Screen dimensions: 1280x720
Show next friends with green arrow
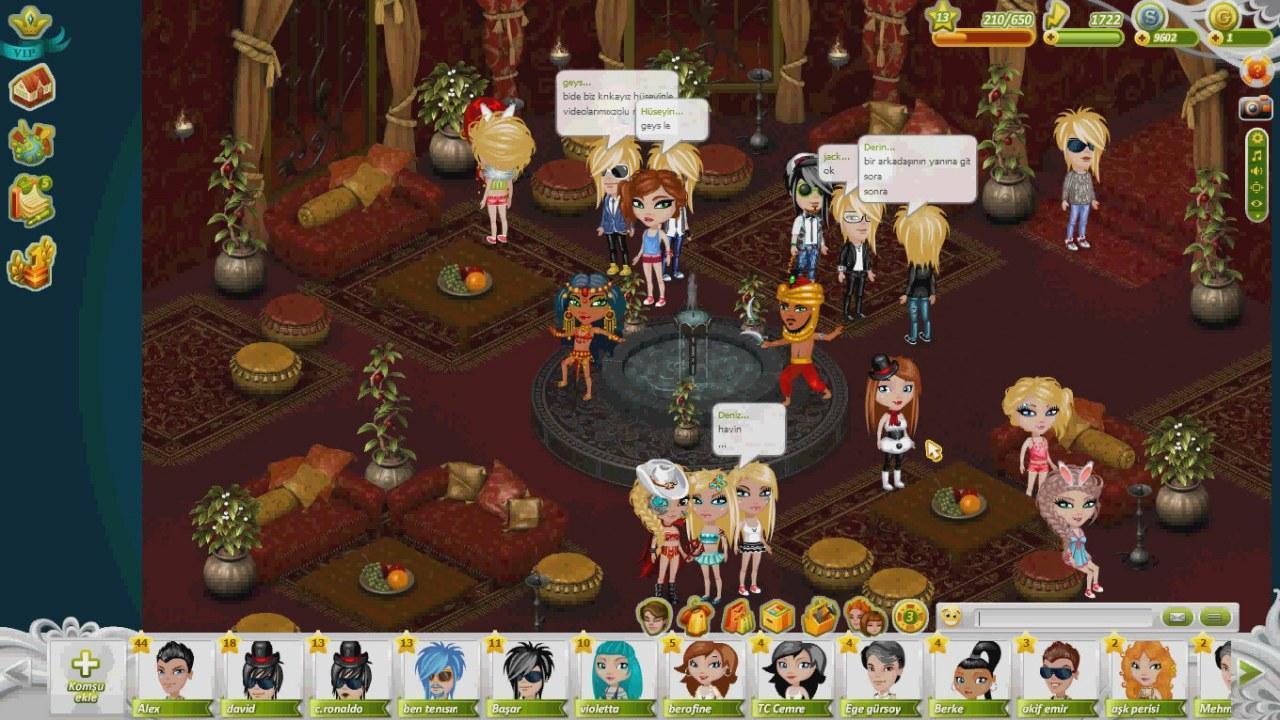click(x=1250, y=672)
